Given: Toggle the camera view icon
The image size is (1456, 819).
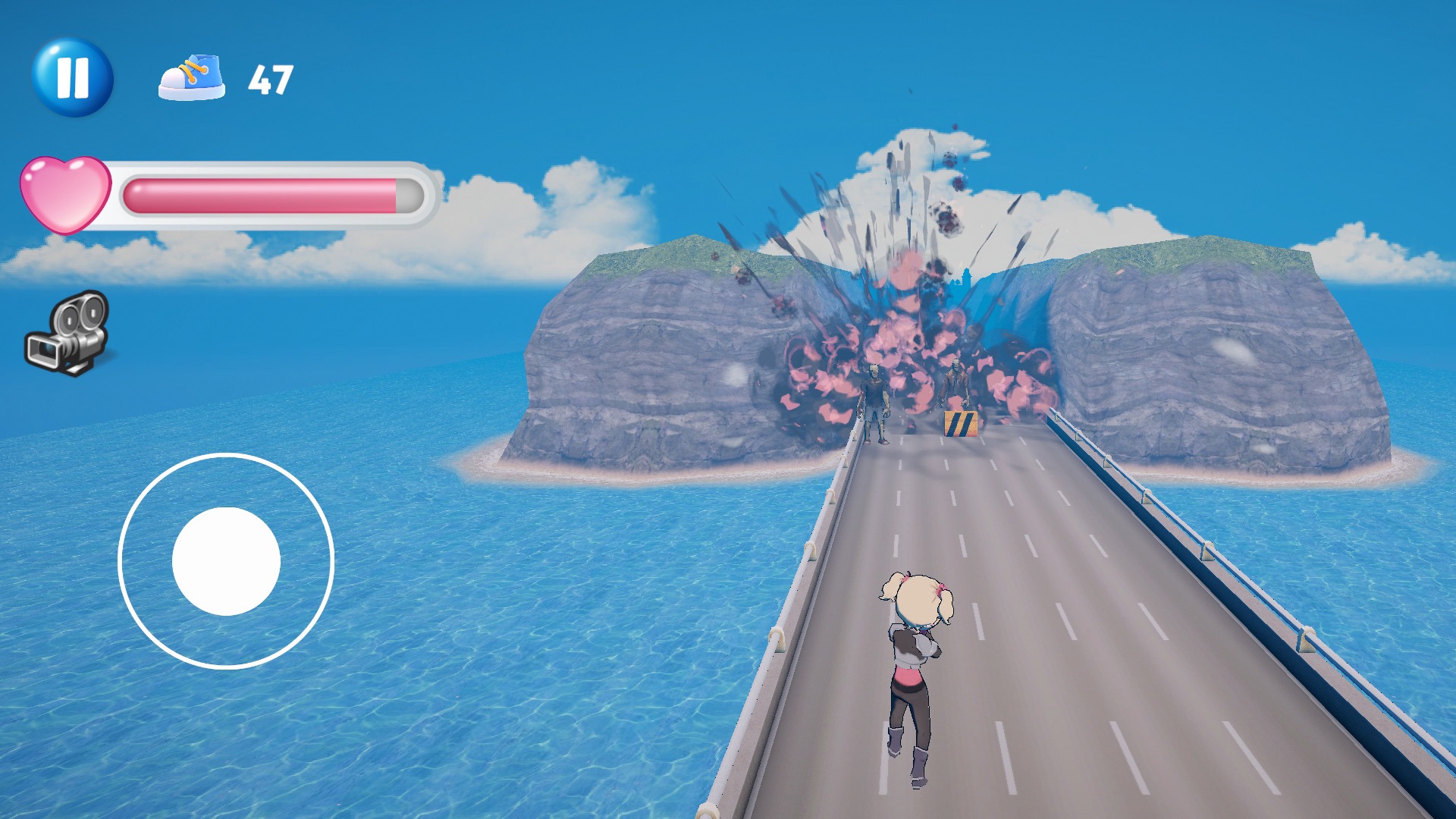Looking at the screenshot, I should (68, 334).
